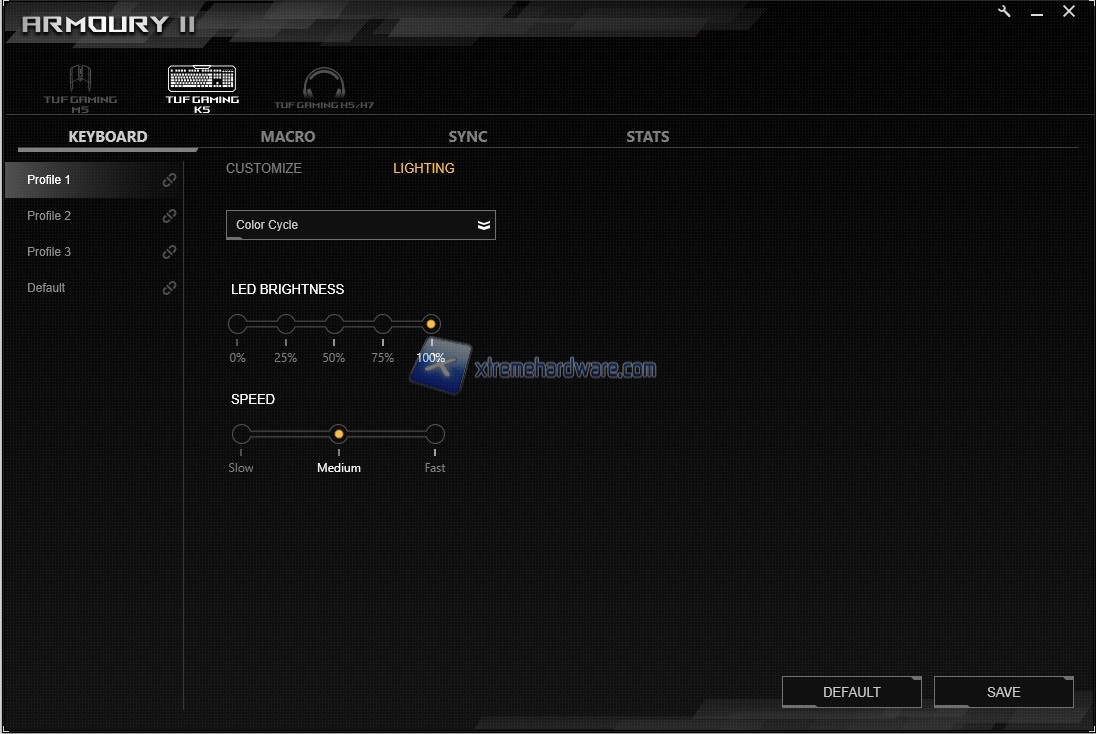Set lighting speed to Slow

coord(242,434)
